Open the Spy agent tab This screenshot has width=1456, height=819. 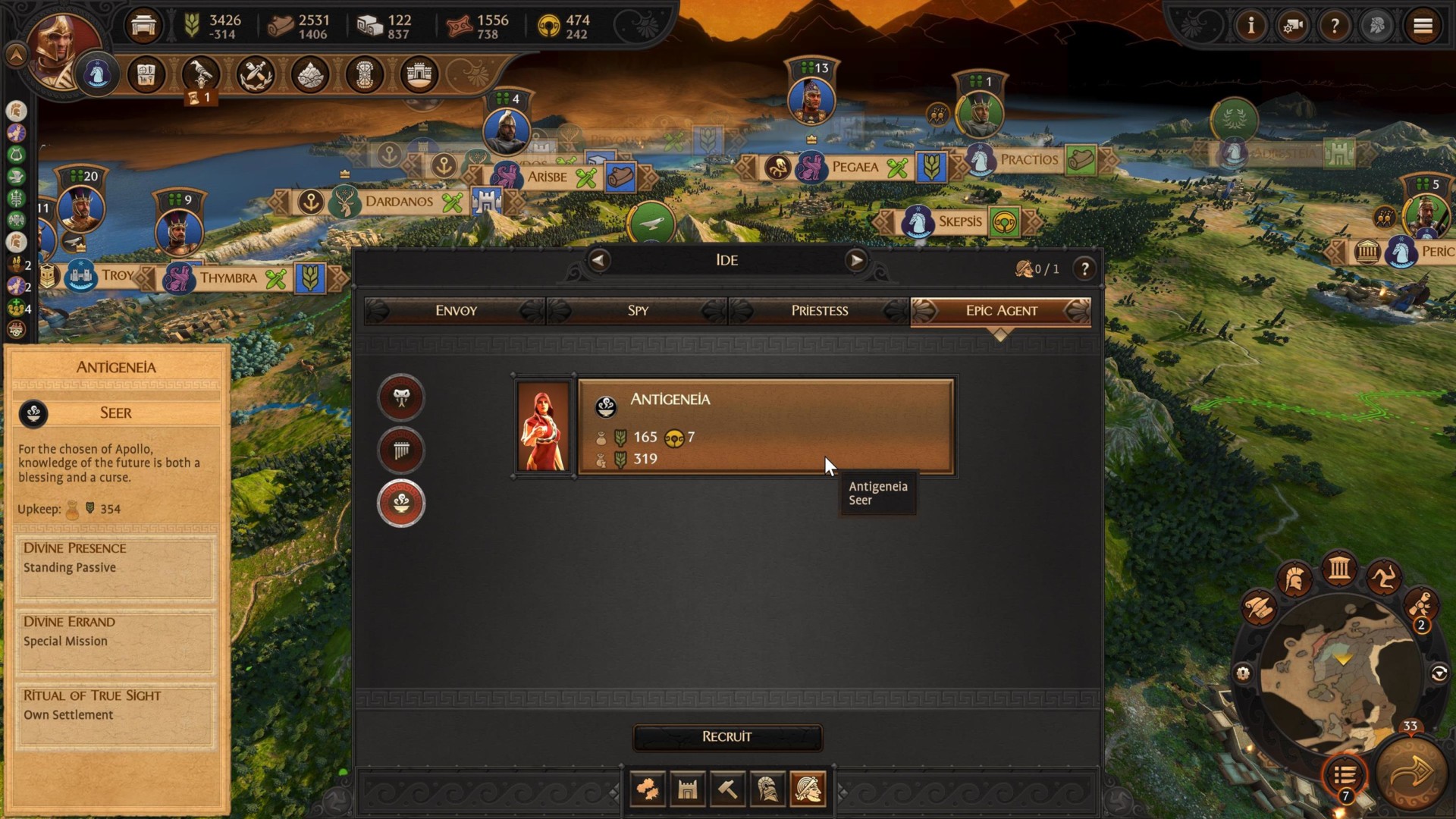coord(637,310)
